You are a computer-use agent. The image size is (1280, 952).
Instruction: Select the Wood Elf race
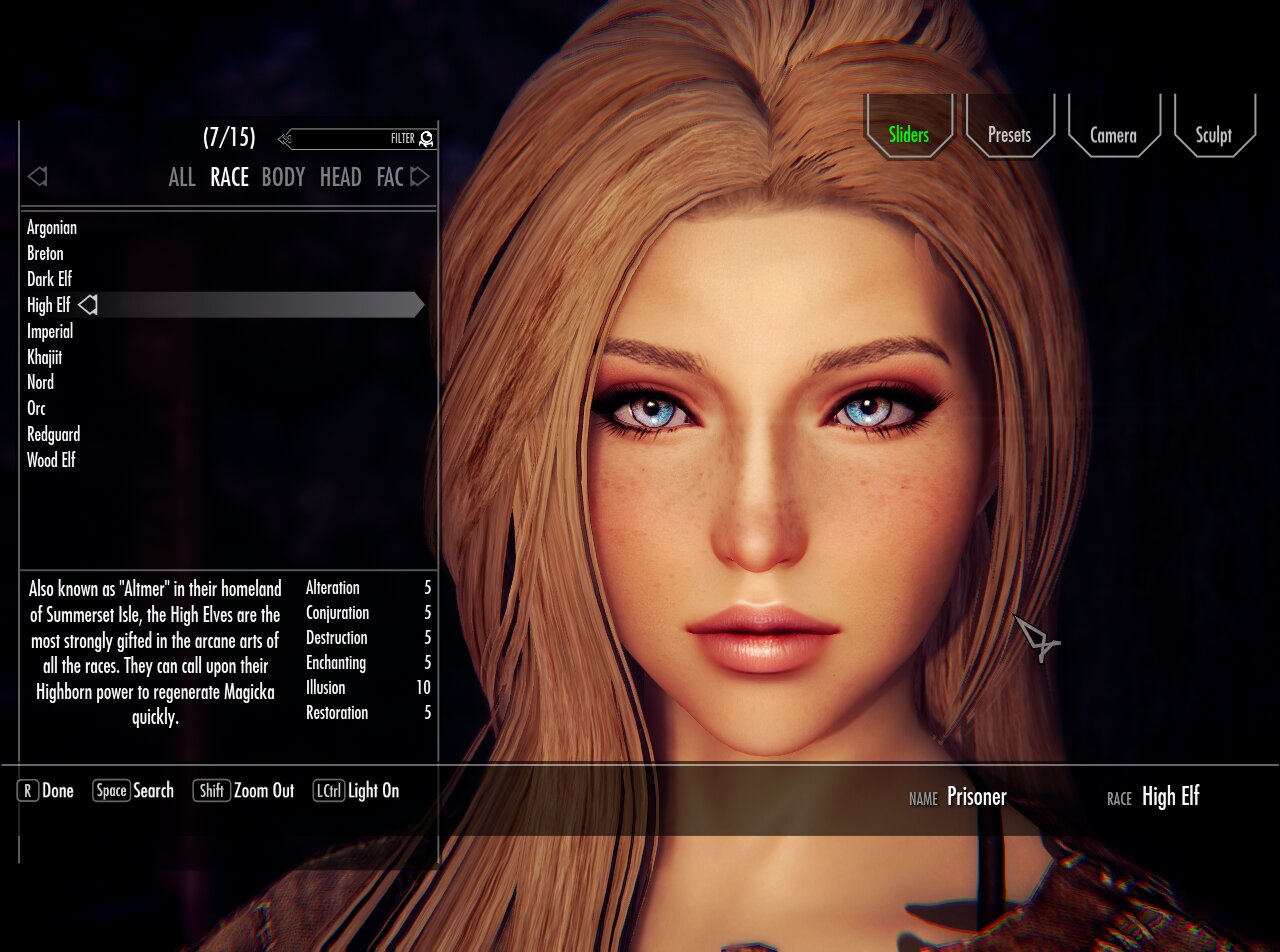51,460
